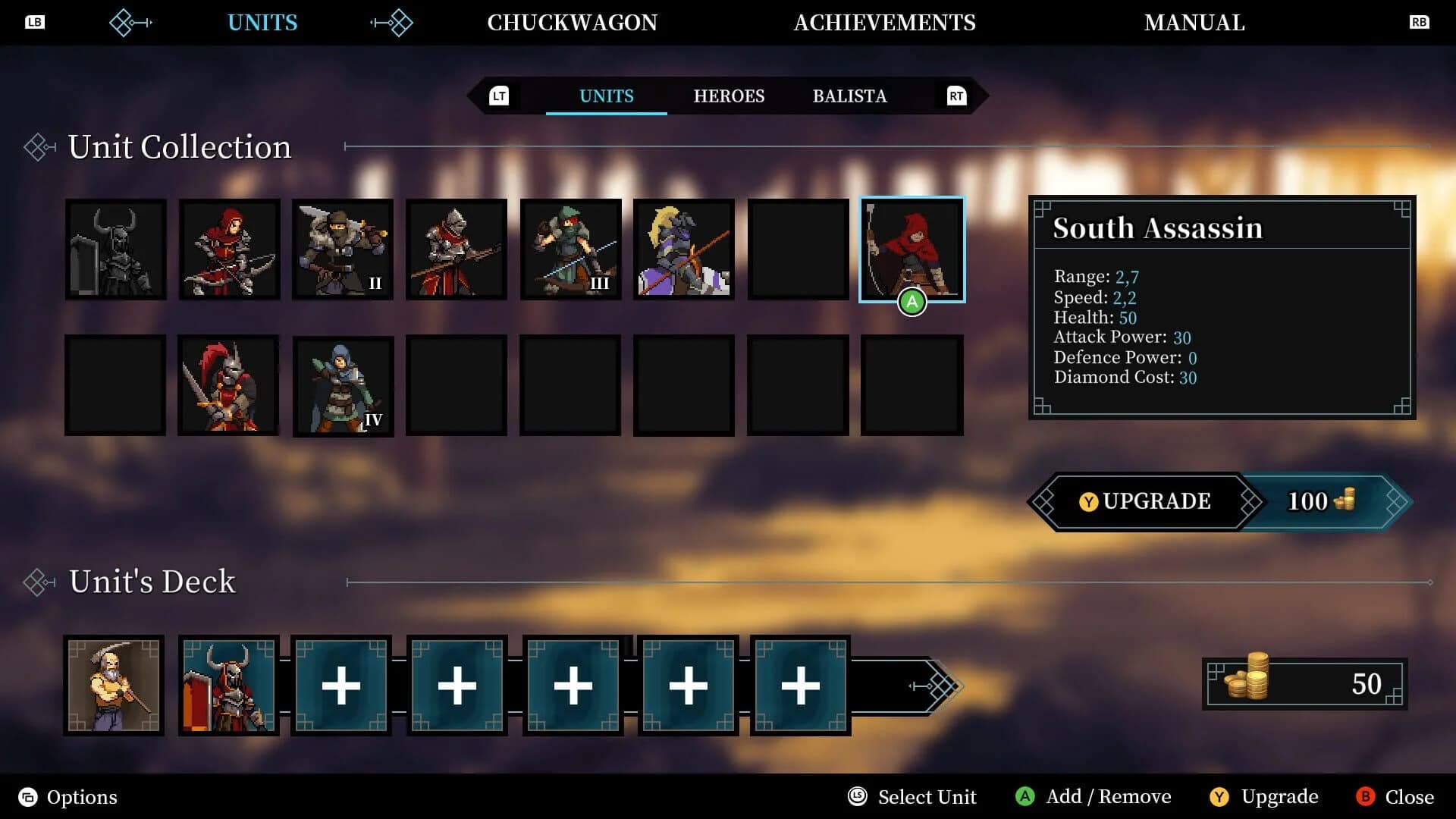Select the South Assassin unit portrait
Image resolution: width=1456 pixels, height=819 pixels.
click(912, 249)
